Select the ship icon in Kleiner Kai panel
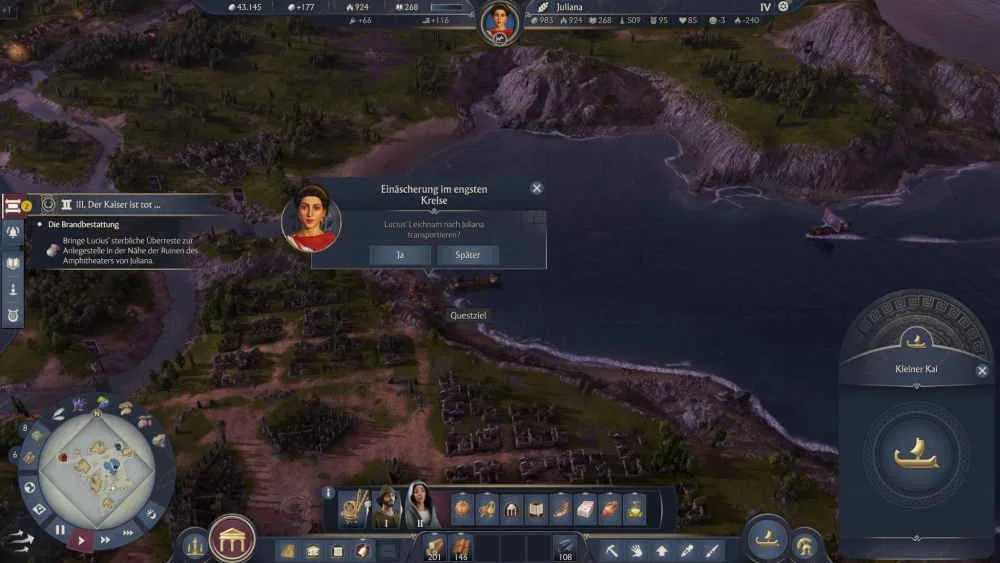The width and height of the screenshot is (1000, 563). coord(916,456)
